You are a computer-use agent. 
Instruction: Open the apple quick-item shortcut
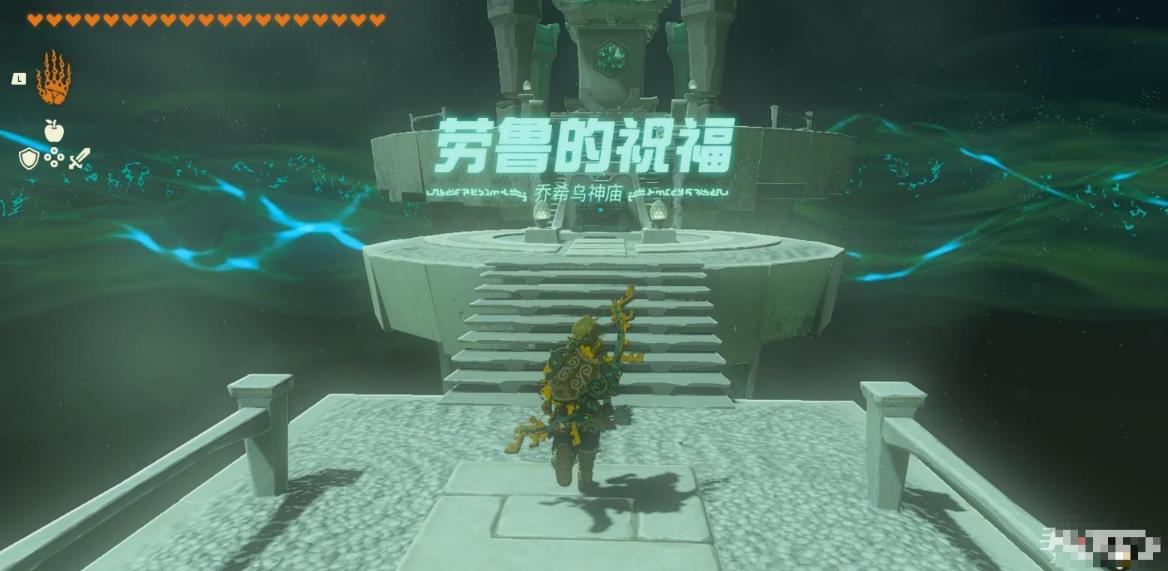(x=53, y=130)
